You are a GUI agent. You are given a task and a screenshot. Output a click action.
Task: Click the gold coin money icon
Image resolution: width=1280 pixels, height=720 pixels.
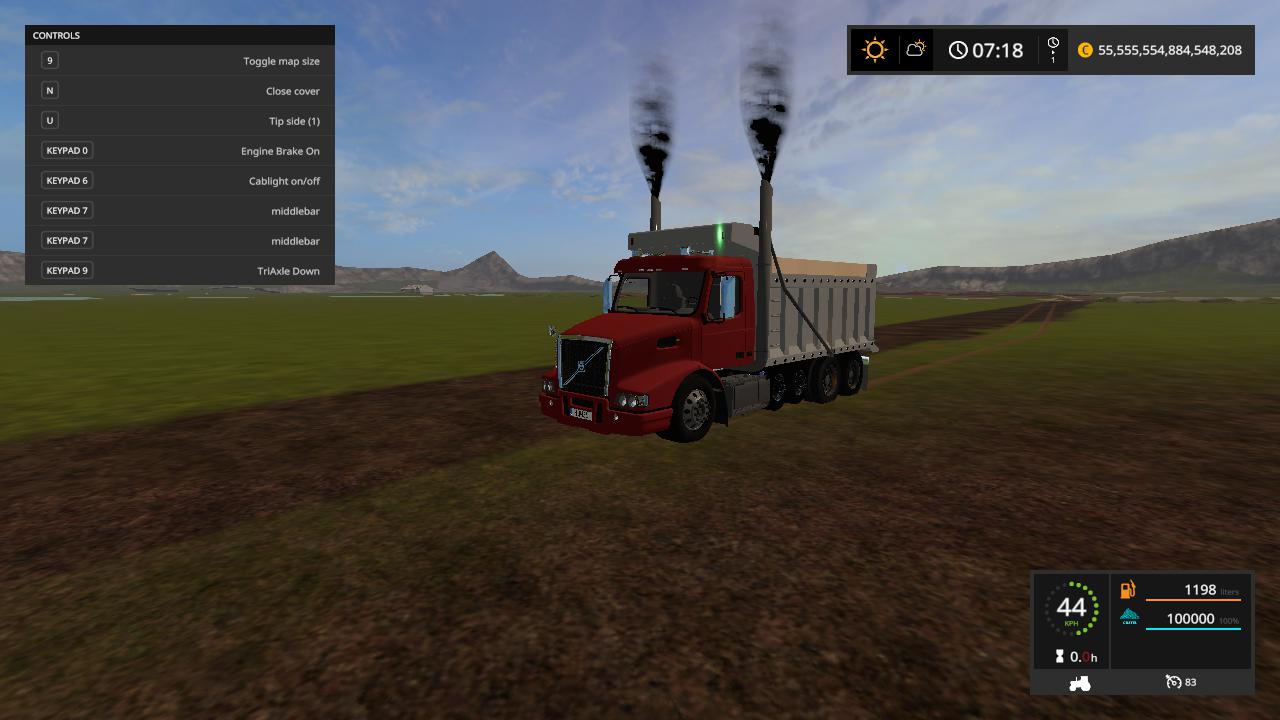tap(1085, 50)
